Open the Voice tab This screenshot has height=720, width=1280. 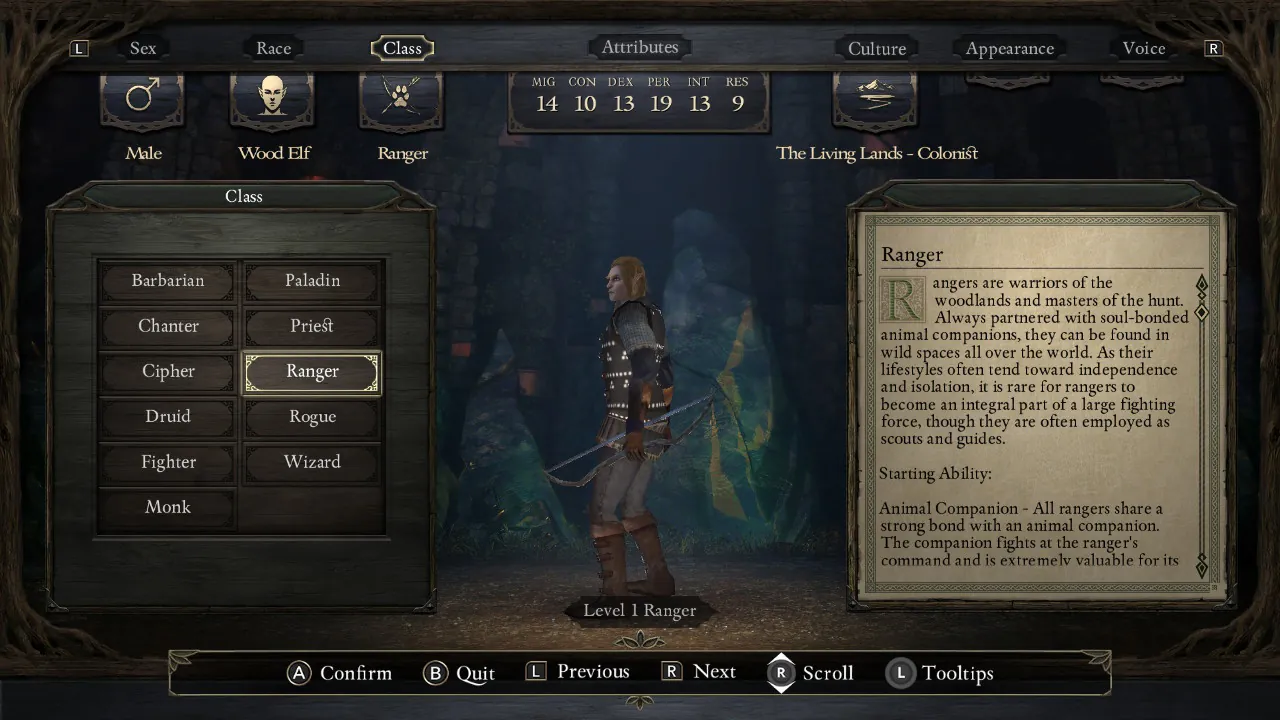pyautogui.click(x=1142, y=48)
